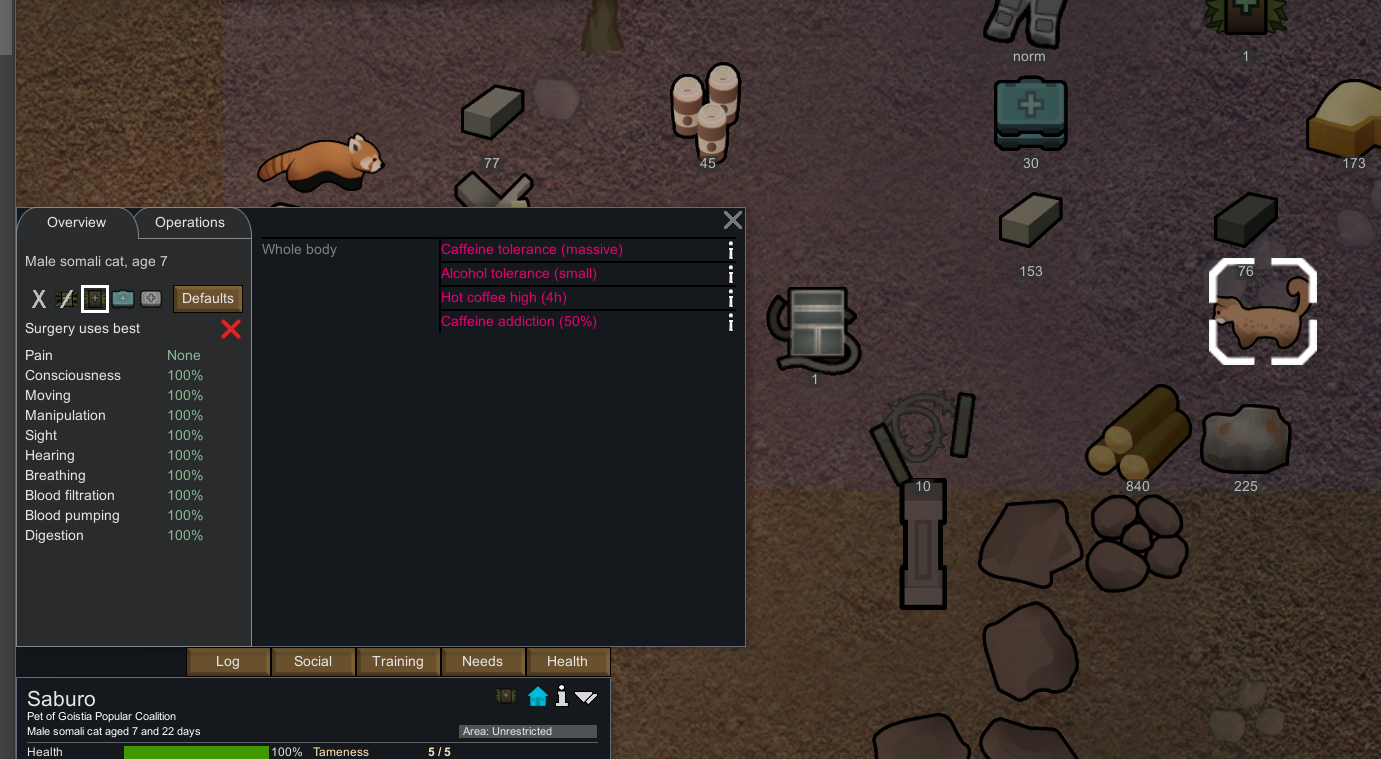Set medical care to no care (X)
The width and height of the screenshot is (1381, 759).
pos(39,299)
